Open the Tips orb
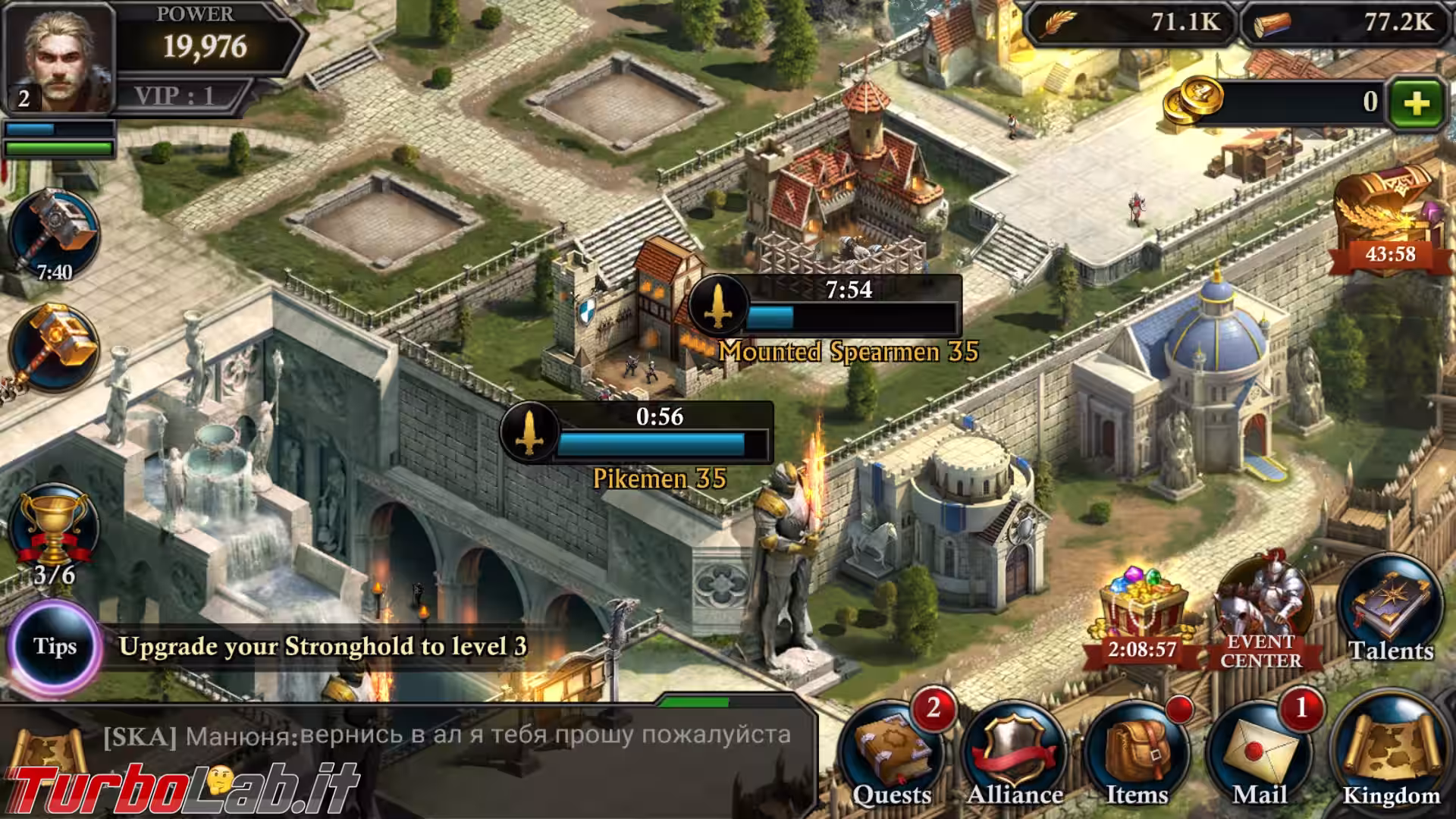The height and width of the screenshot is (819, 1456). point(55,646)
